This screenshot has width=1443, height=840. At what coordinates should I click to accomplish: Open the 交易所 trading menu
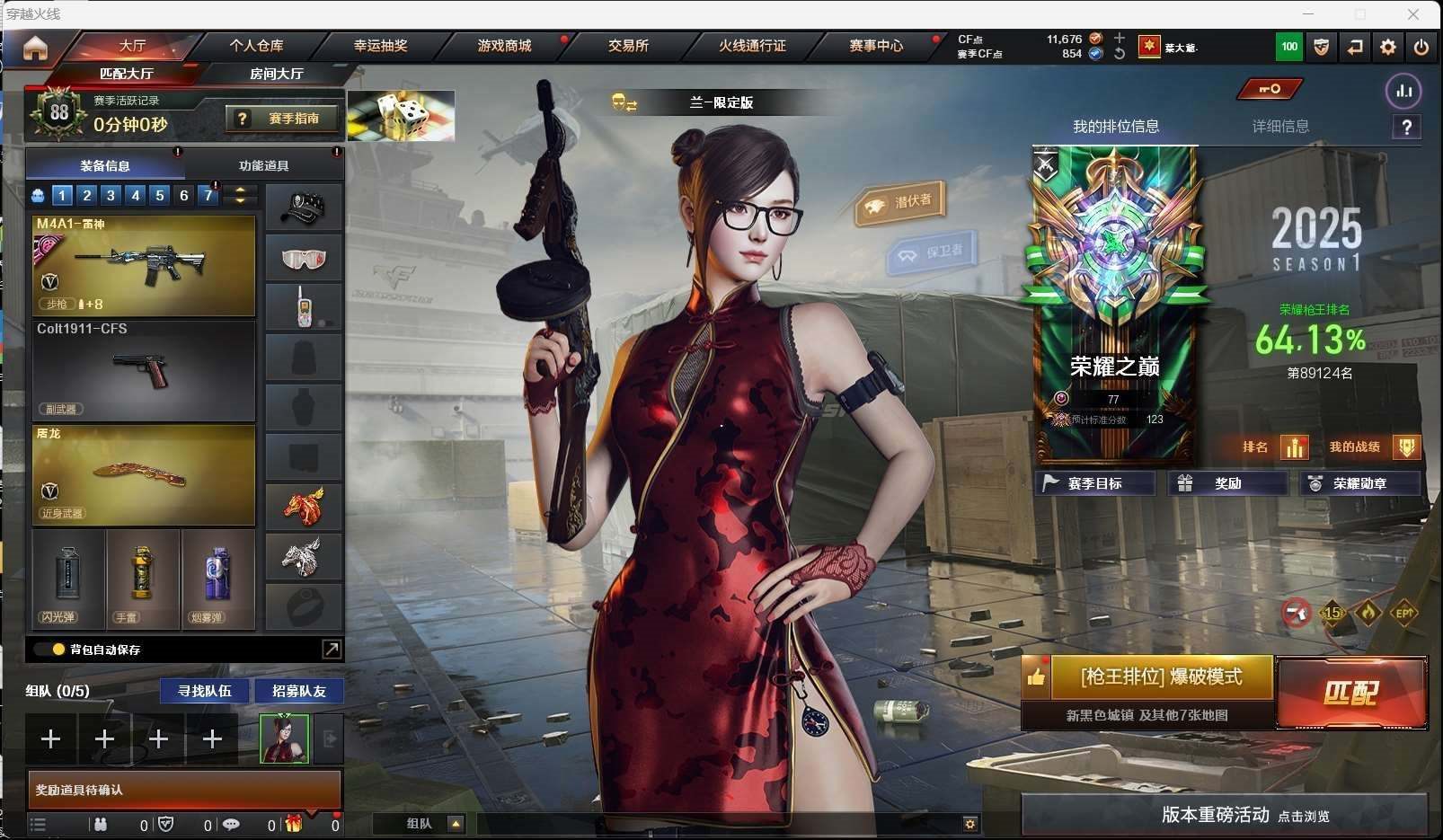coord(628,45)
